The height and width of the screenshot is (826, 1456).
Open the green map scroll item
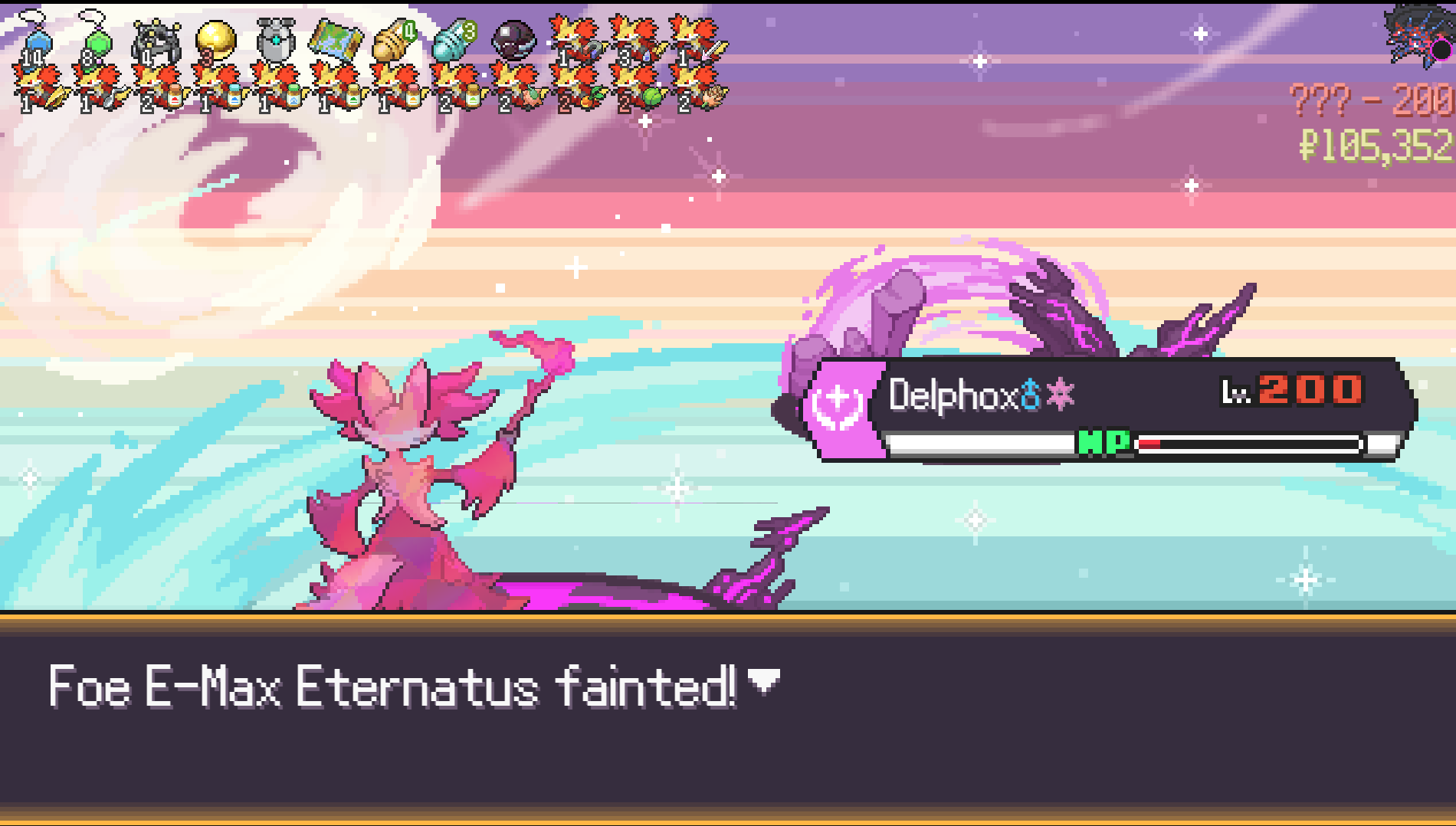click(336, 40)
